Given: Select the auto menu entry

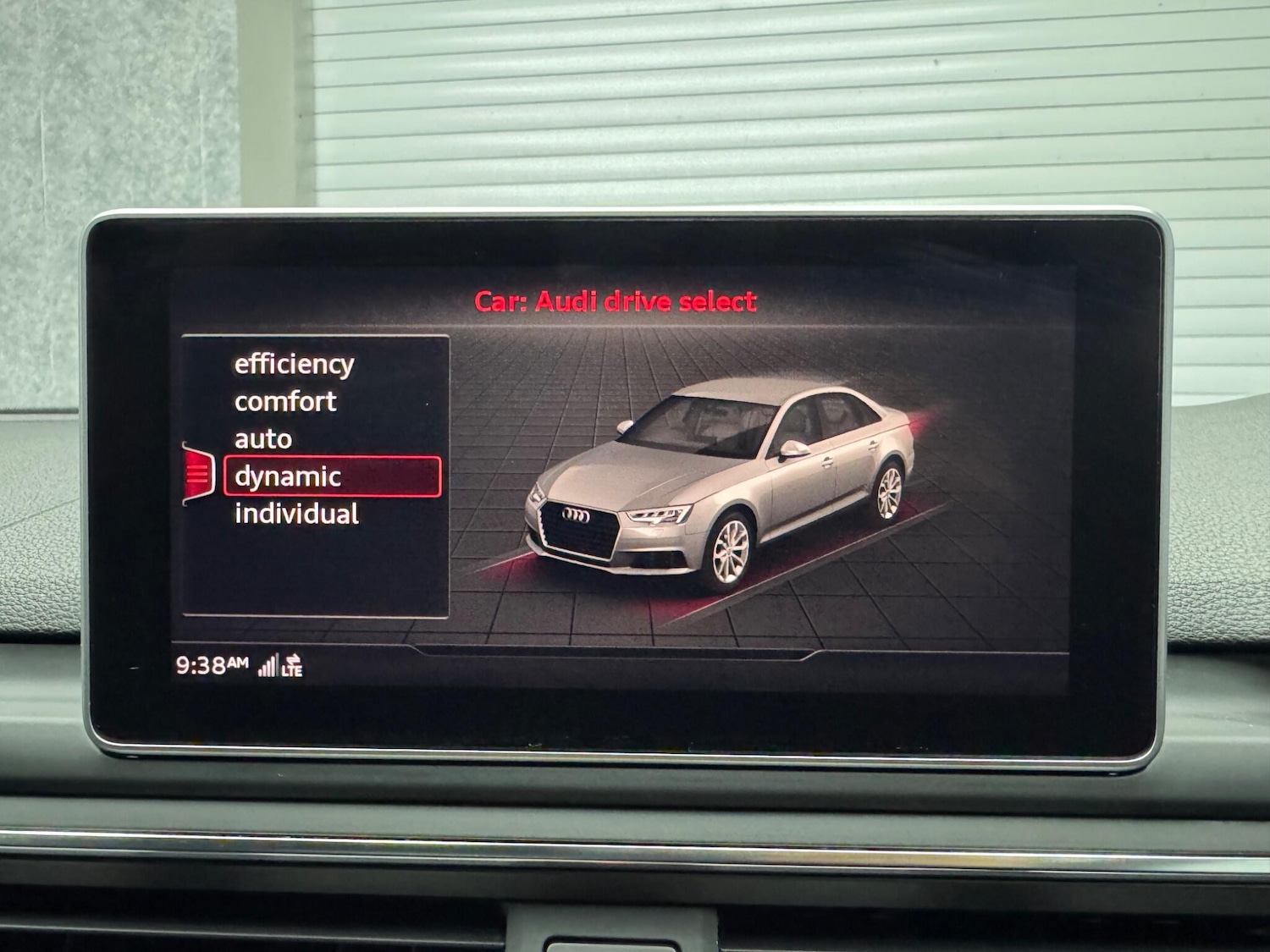Looking at the screenshot, I should 263,439.
